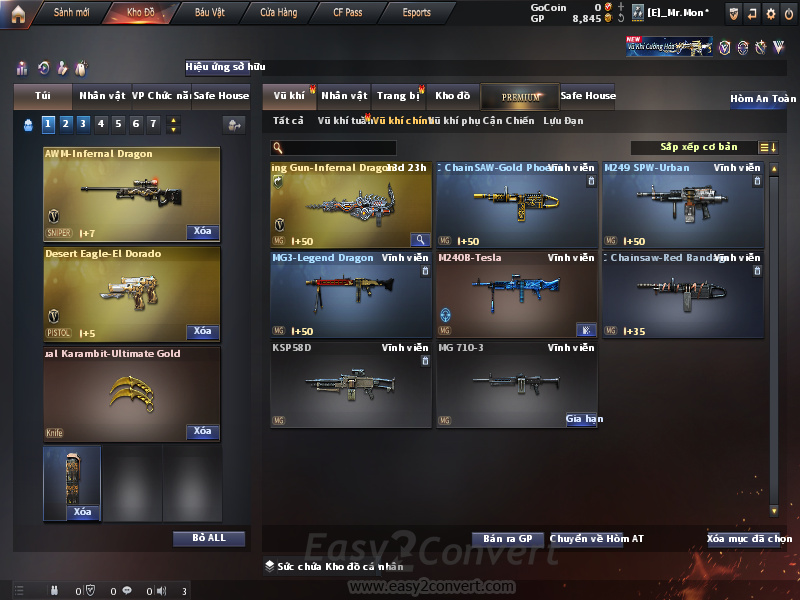Switch to the Trang bị category tab
The height and width of the screenshot is (600, 800).
(x=398, y=96)
